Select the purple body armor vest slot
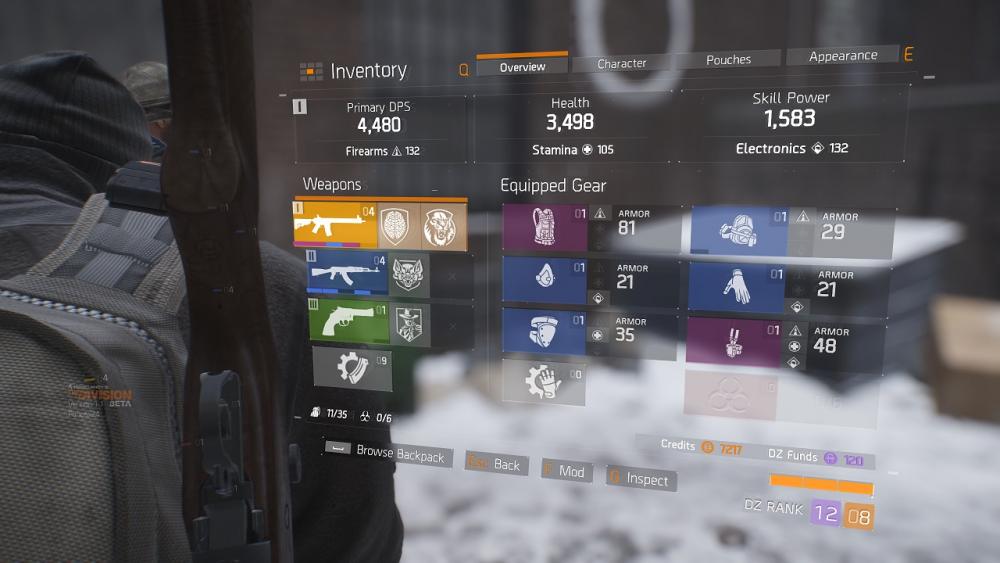 pos(545,228)
